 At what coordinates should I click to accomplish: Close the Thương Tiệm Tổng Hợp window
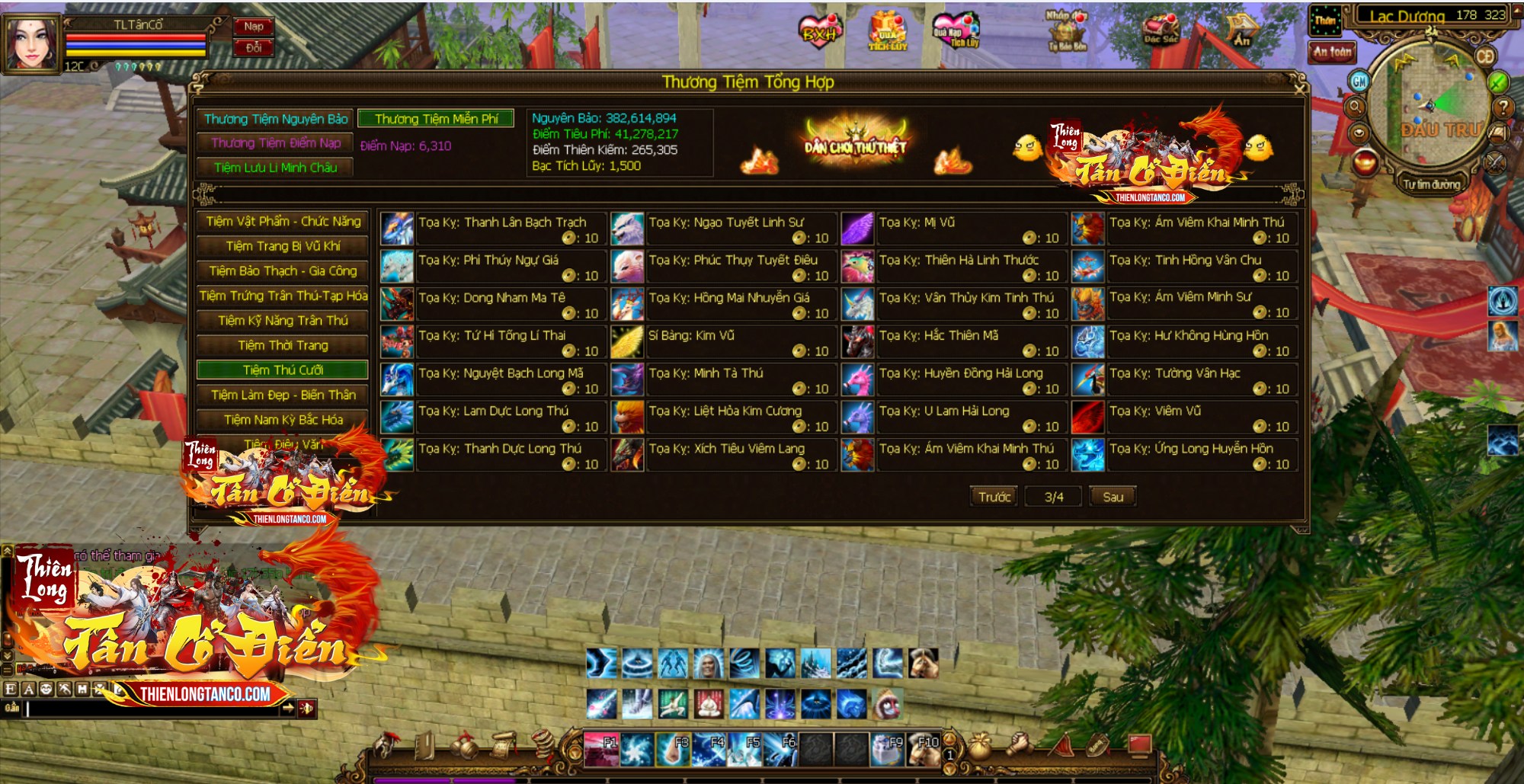1300,88
